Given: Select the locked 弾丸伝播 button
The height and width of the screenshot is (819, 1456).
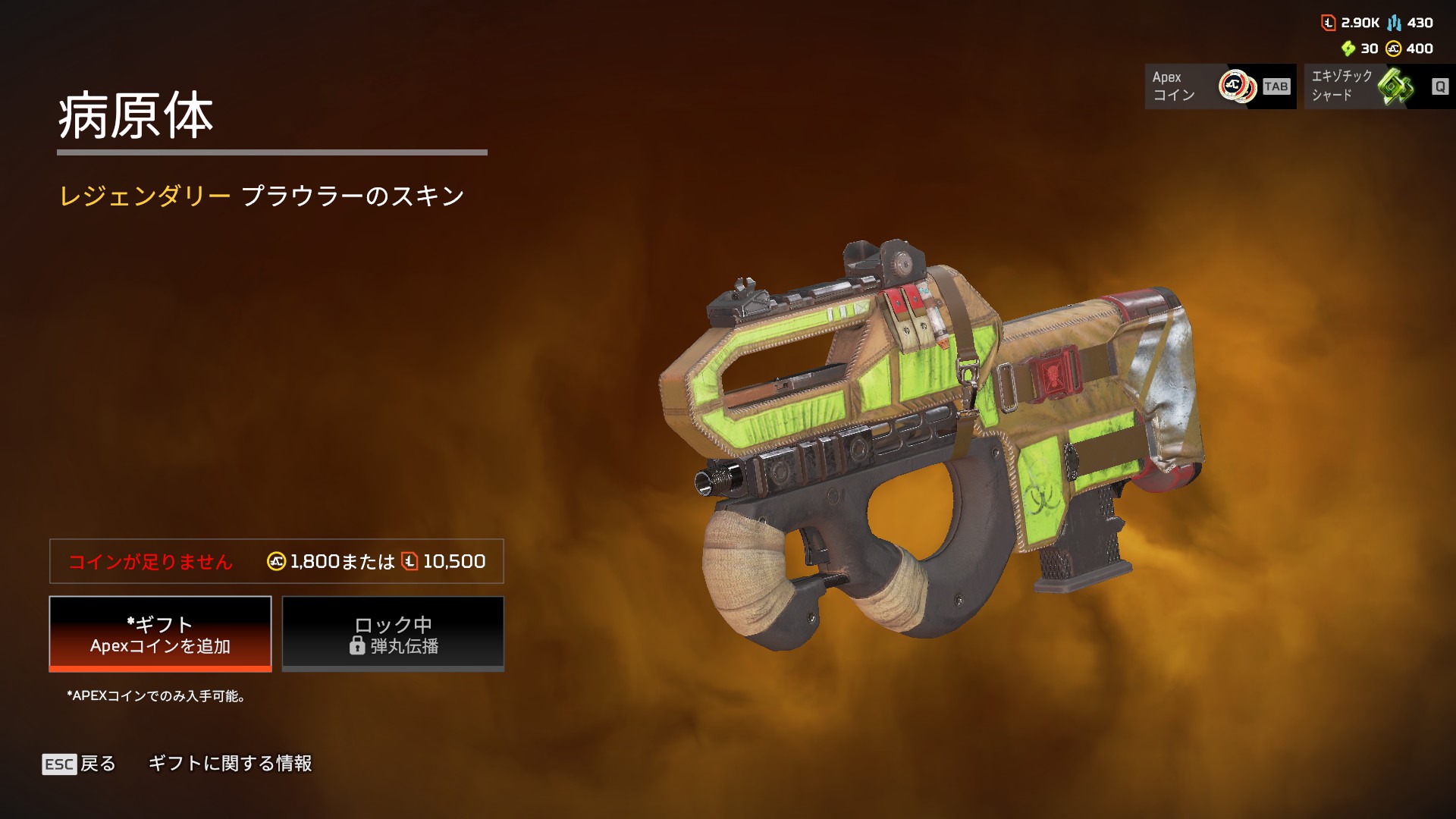Looking at the screenshot, I should (393, 634).
